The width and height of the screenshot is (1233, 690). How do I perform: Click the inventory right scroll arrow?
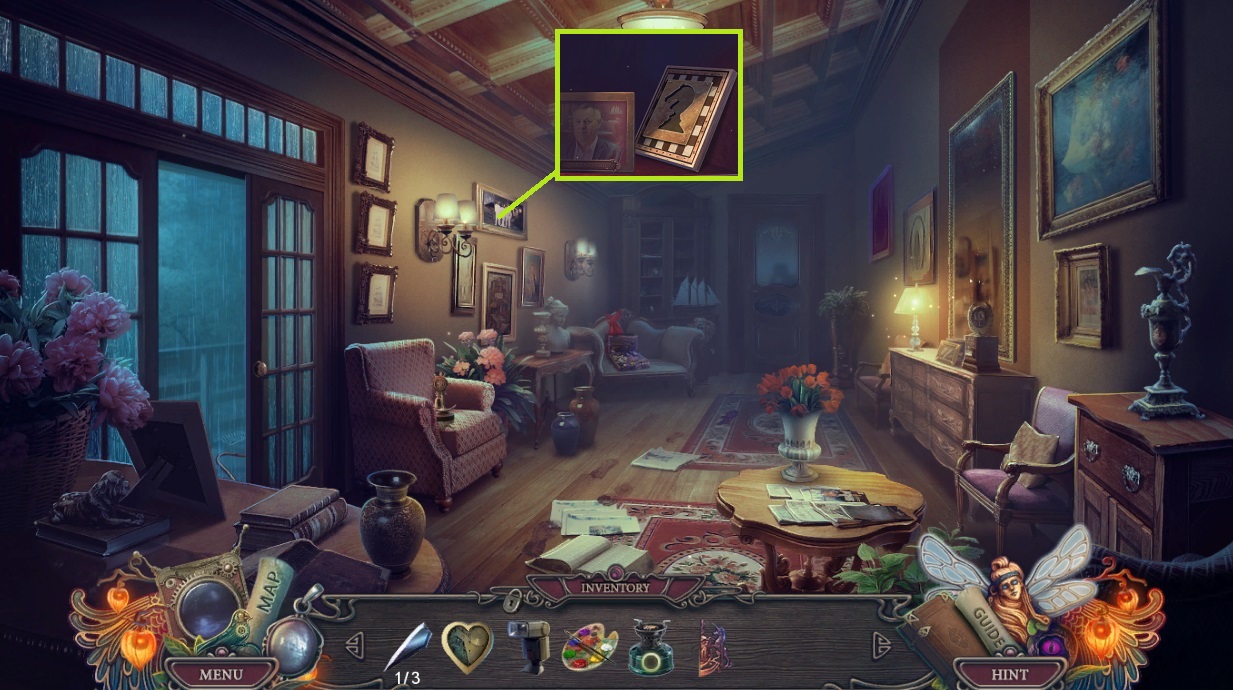pos(880,642)
